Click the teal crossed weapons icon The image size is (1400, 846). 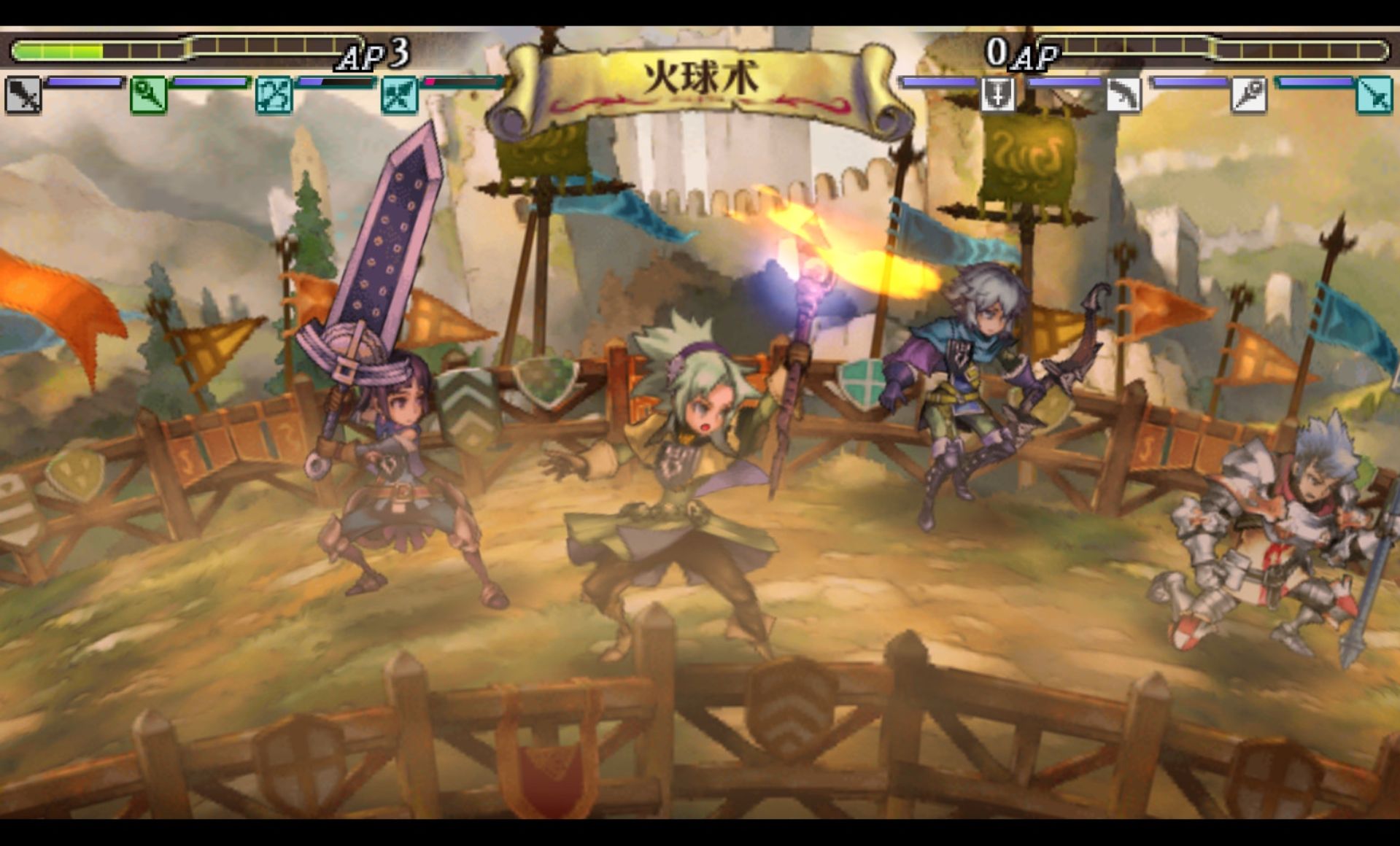pyautogui.click(x=400, y=96)
